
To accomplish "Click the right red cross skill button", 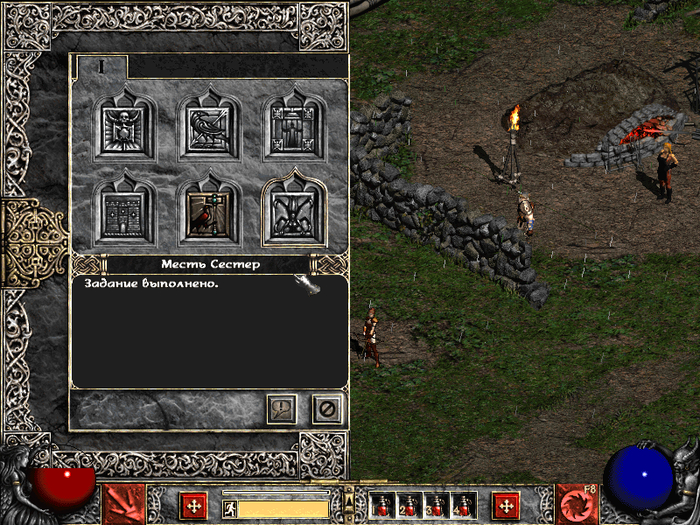I will pyautogui.click(x=507, y=505).
